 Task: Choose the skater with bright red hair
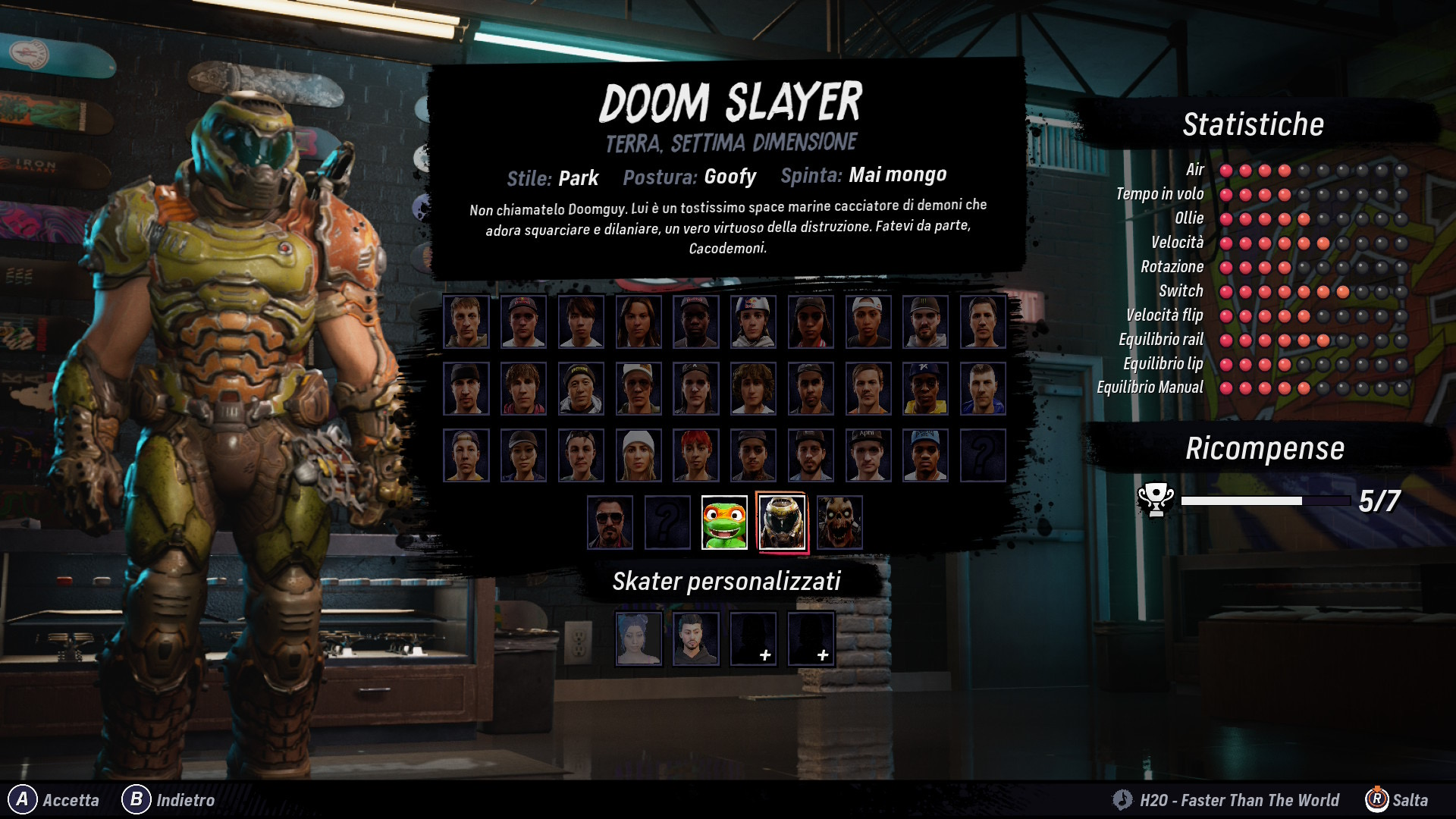coord(696,456)
